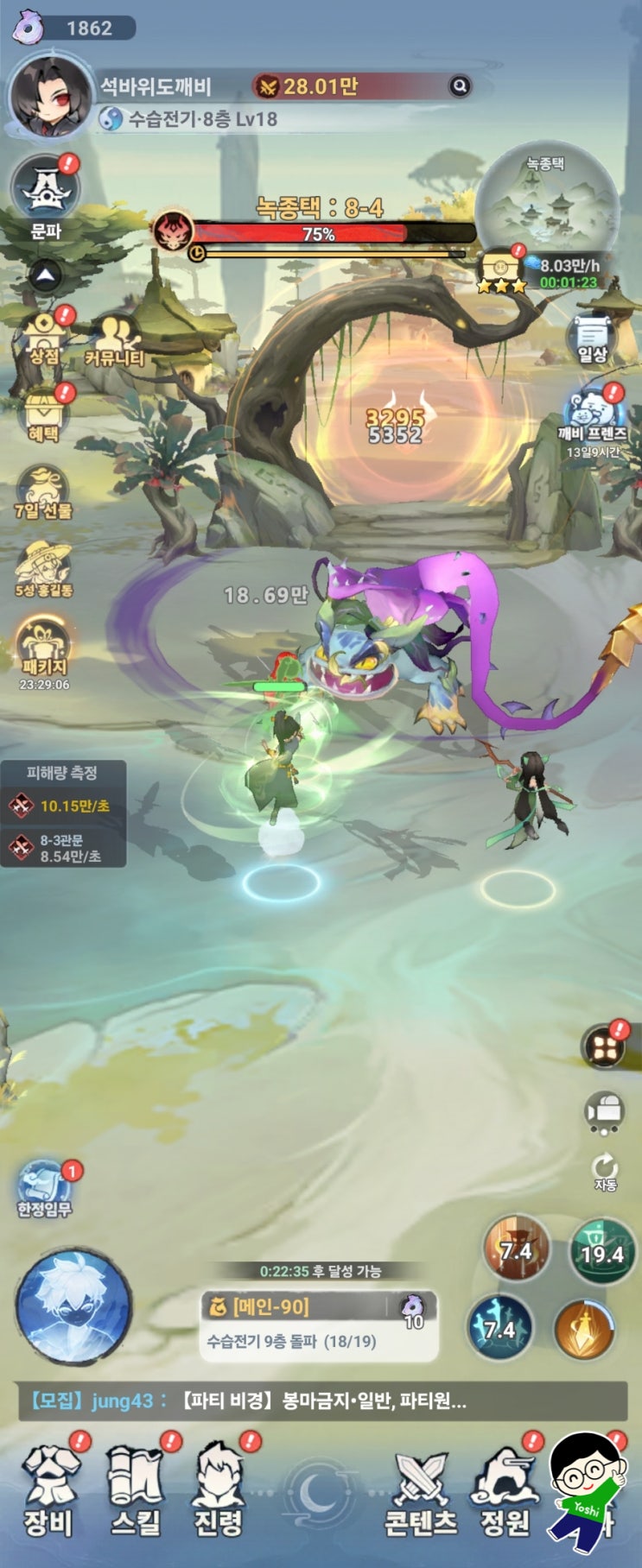Viewport: 642px width, 1568px height.
Task: Click the magnifier next to combat power
Action: click(461, 85)
